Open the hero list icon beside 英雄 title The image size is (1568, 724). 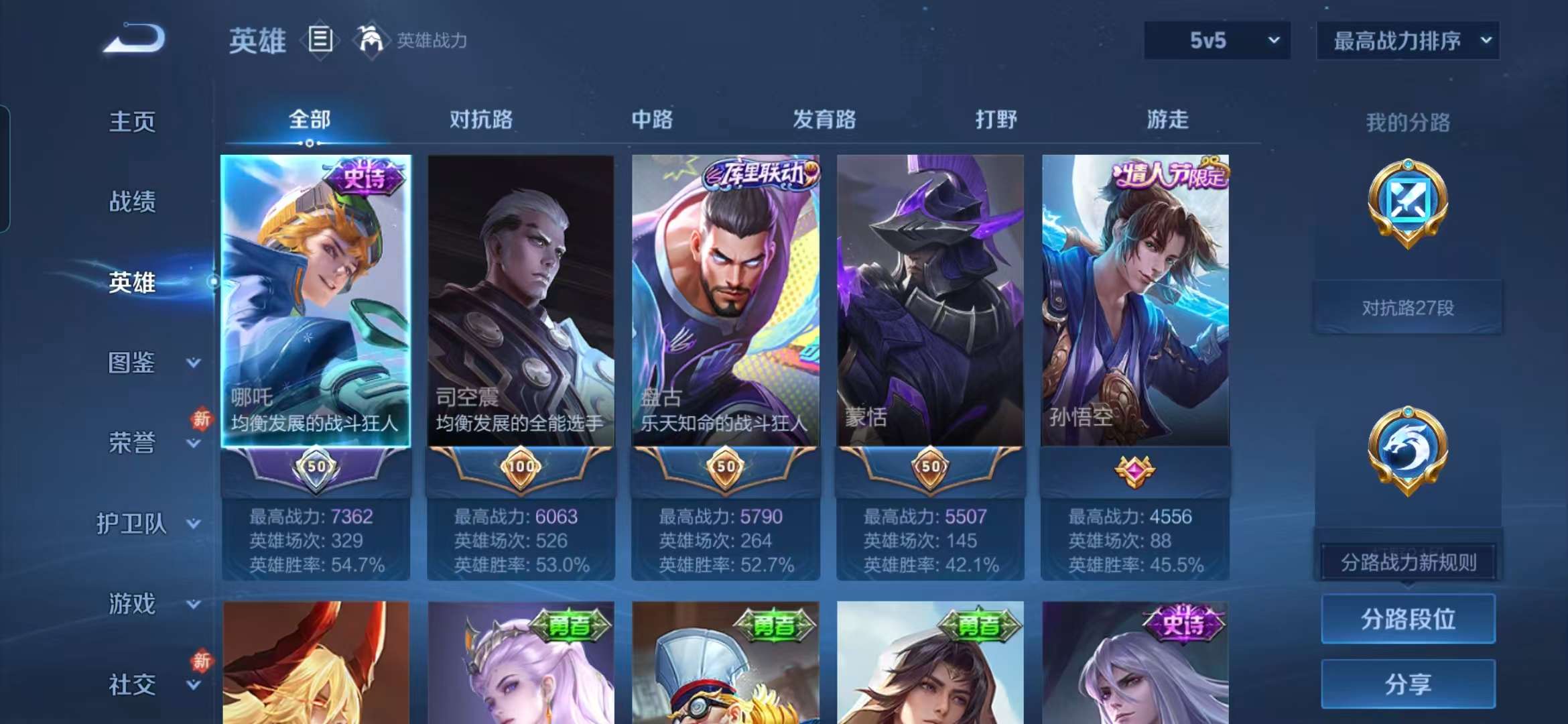(x=320, y=39)
